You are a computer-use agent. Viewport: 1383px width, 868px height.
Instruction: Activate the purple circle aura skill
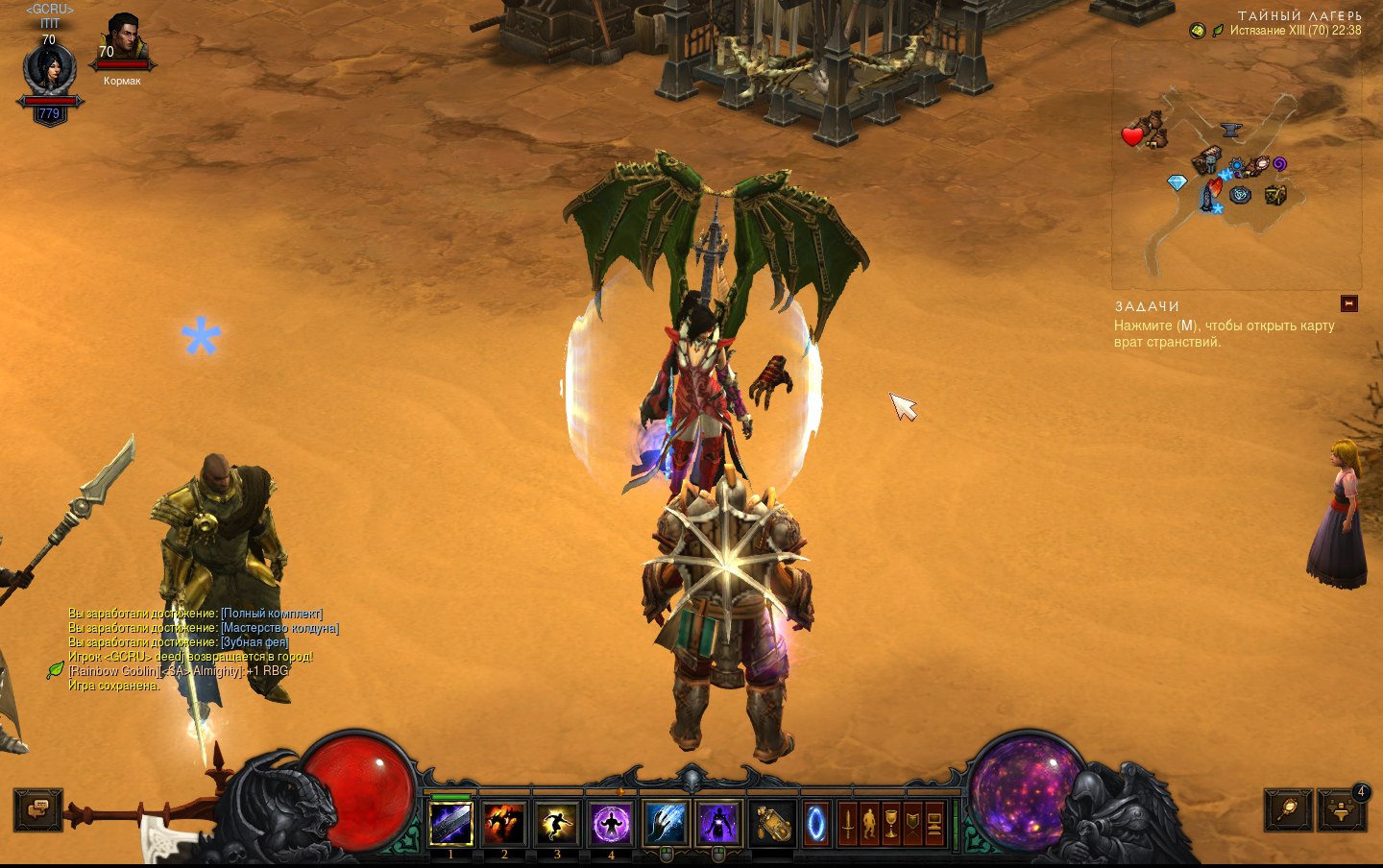(x=611, y=823)
